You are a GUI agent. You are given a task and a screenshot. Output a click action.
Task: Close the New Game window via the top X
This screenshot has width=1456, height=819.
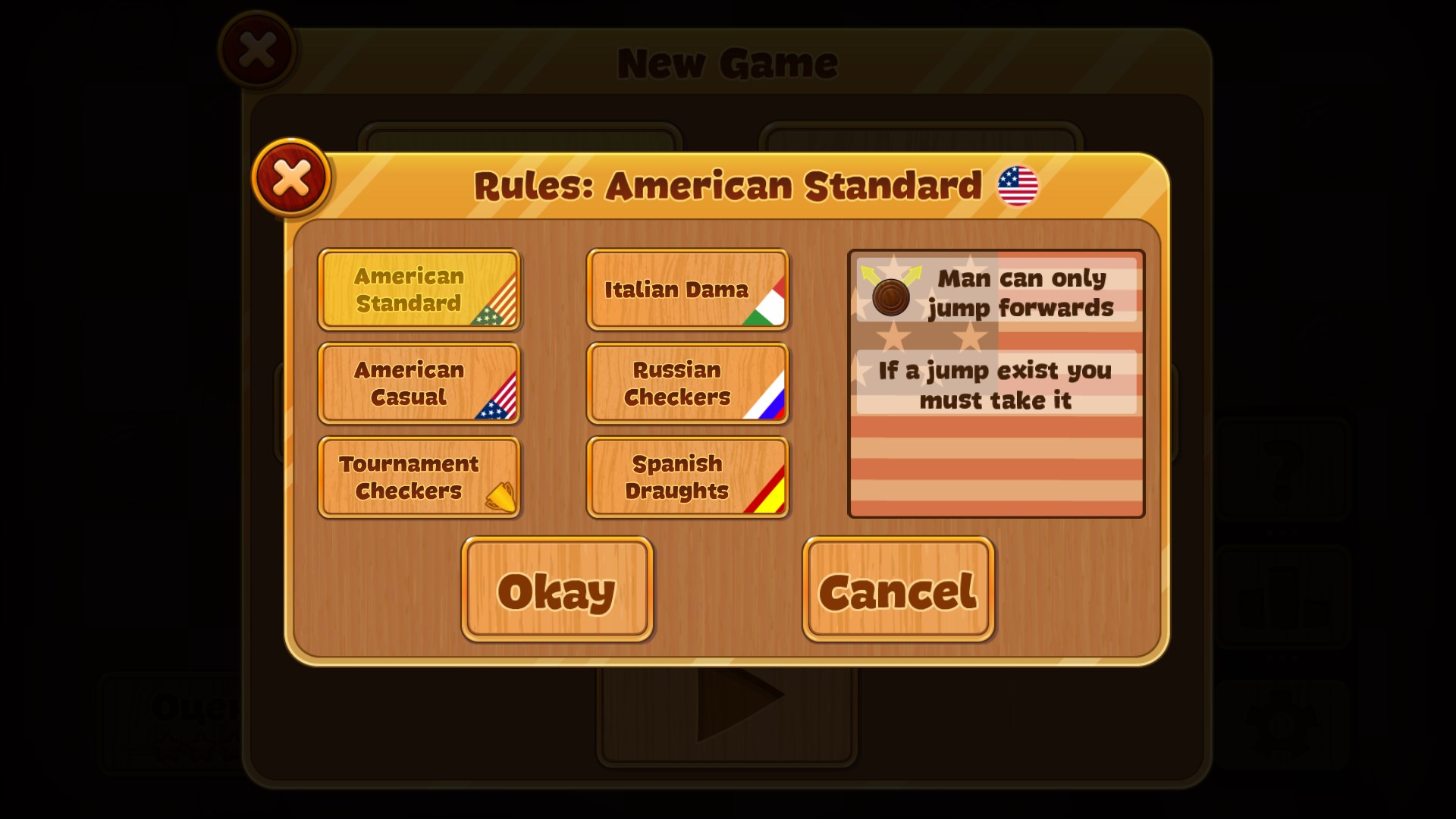(x=256, y=49)
